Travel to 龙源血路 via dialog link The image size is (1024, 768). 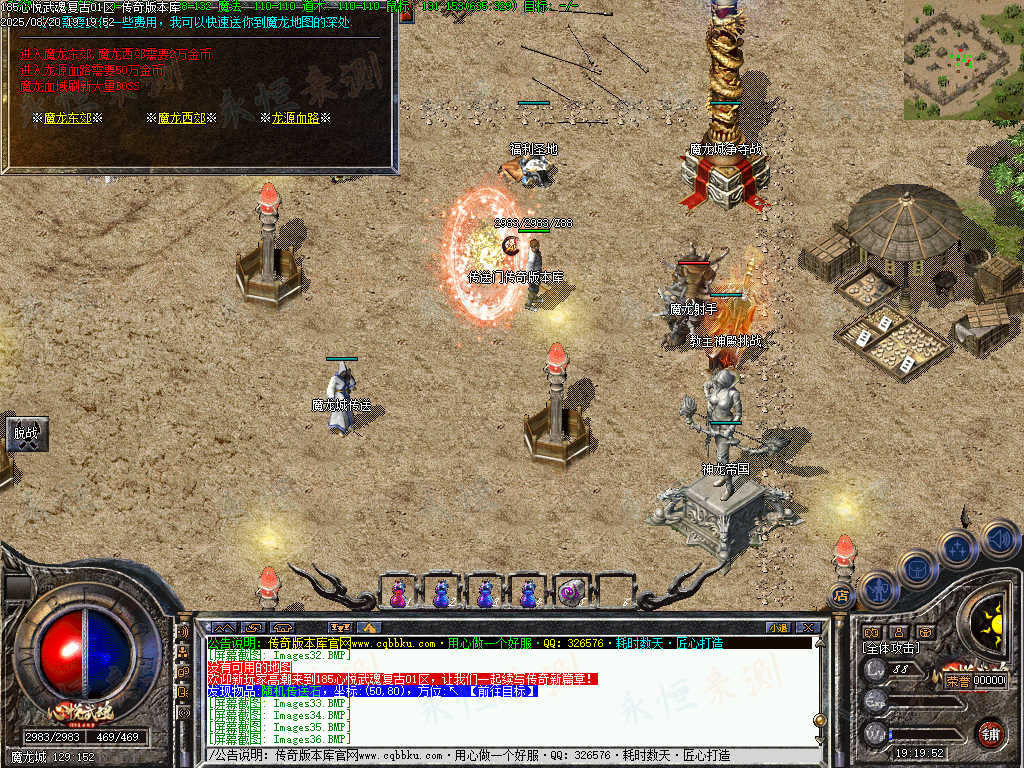[295, 118]
